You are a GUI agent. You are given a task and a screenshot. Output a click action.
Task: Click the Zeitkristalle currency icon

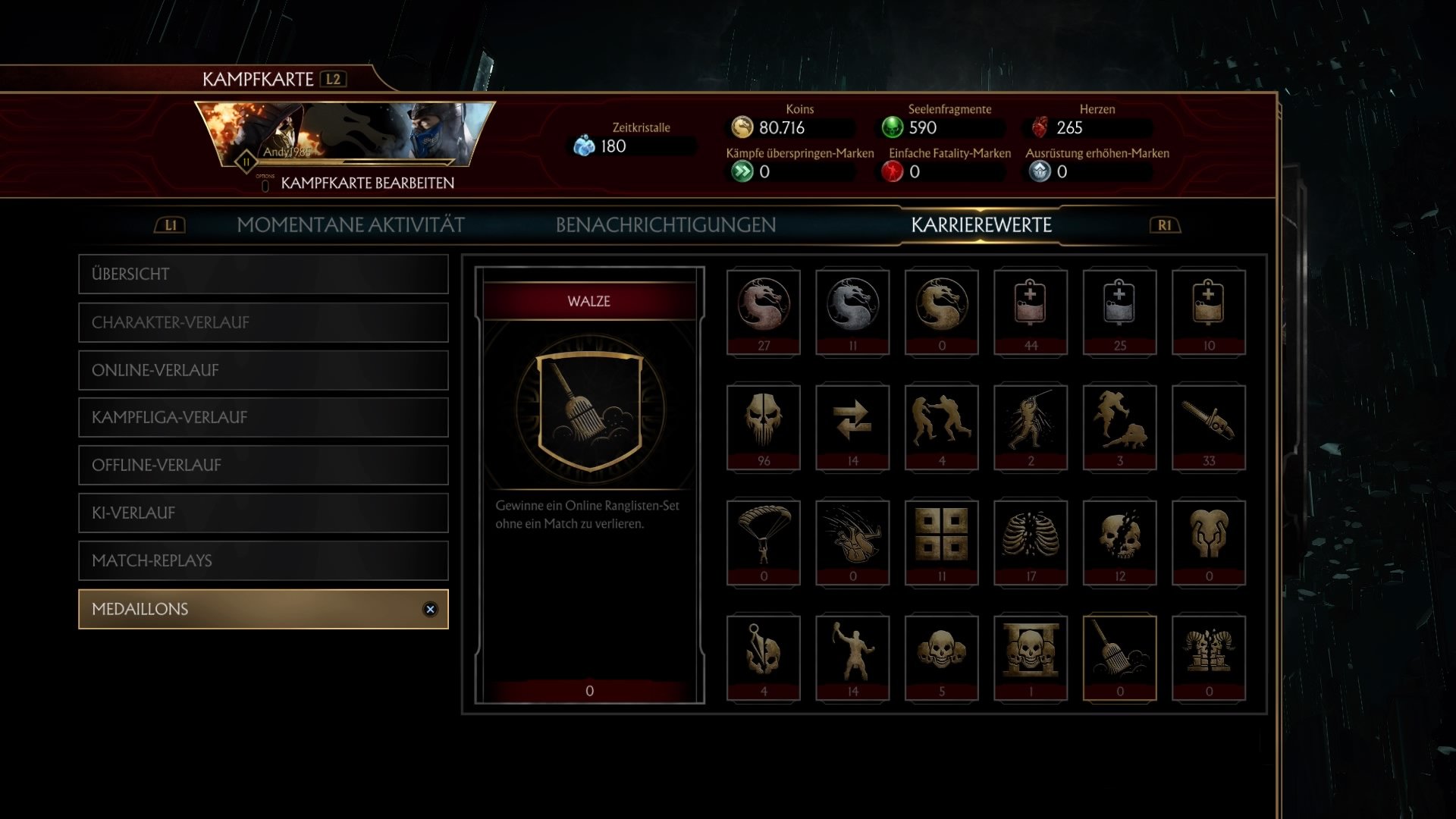tap(584, 145)
